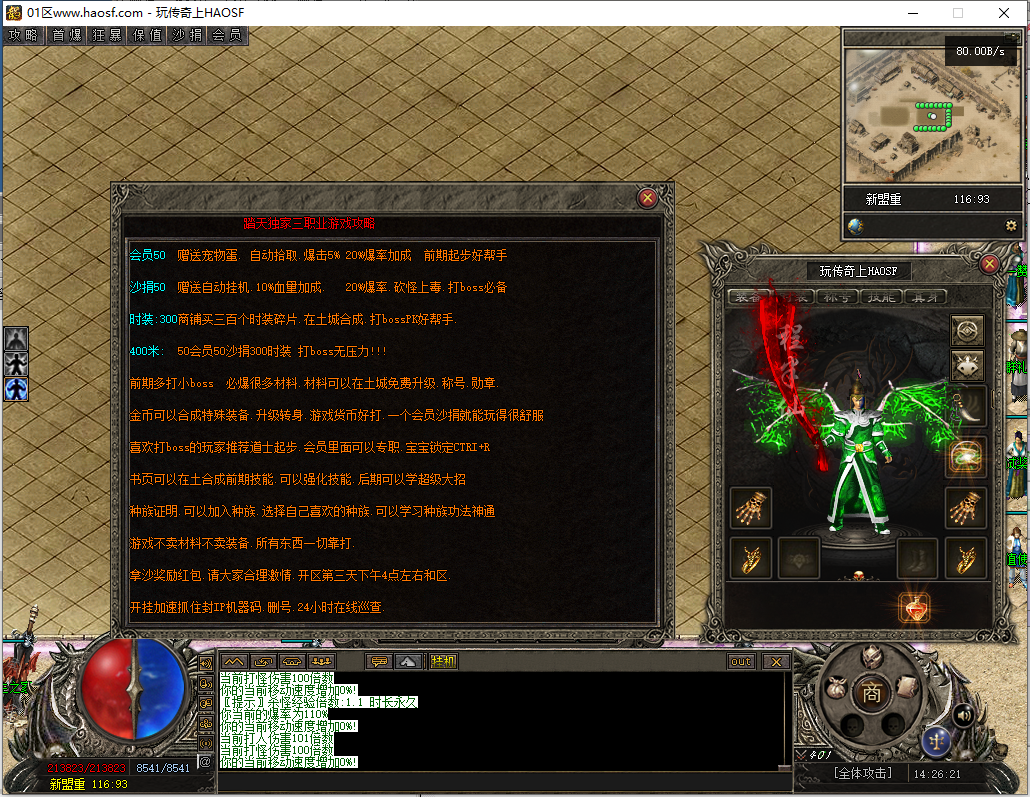The width and height of the screenshot is (1030, 797).
Task: Open the 保值 menu button
Action: pyautogui.click(x=147, y=35)
